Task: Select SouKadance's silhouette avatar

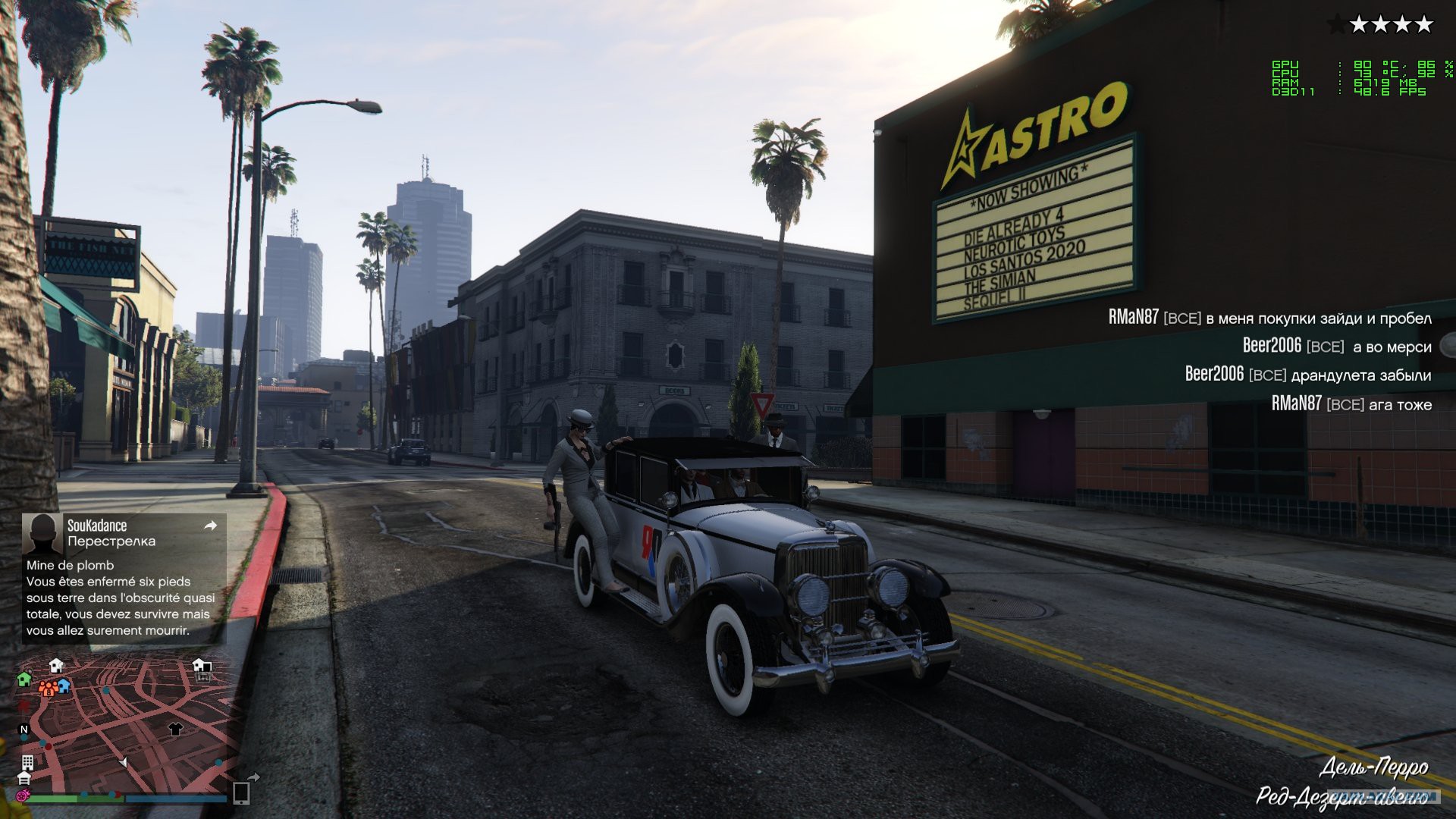Action: (x=42, y=533)
